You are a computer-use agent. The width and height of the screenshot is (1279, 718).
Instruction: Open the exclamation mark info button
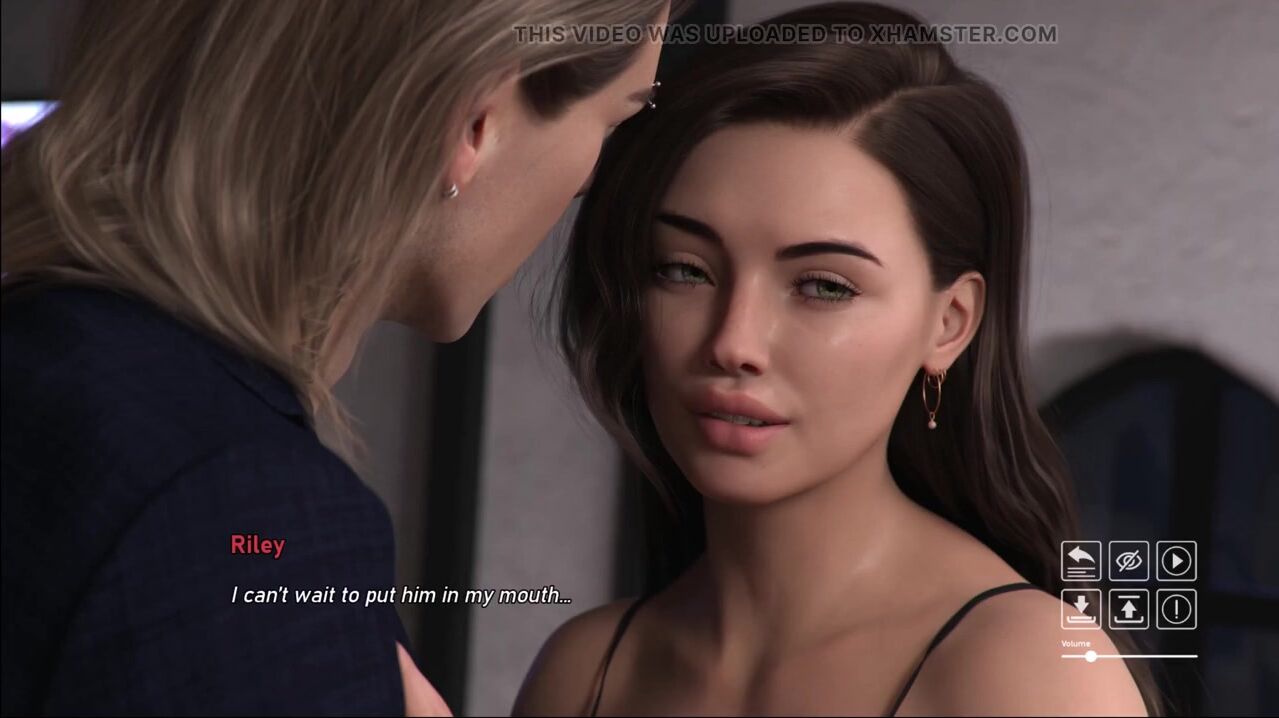coord(1177,609)
